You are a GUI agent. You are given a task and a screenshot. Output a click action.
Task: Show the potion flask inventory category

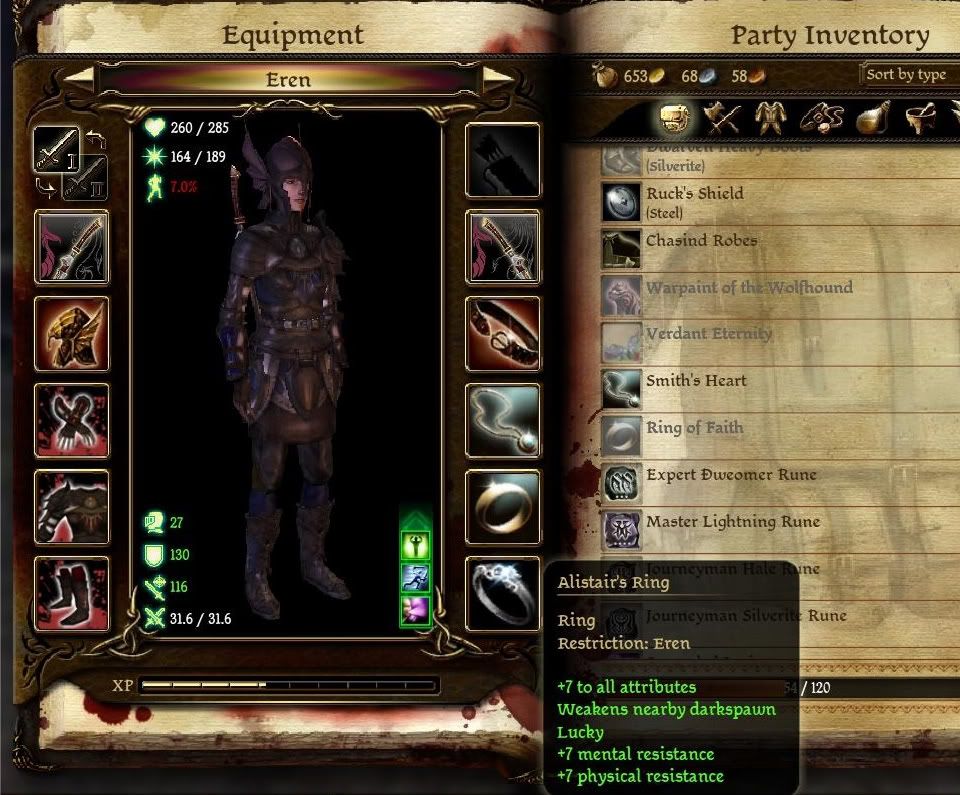[869, 119]
